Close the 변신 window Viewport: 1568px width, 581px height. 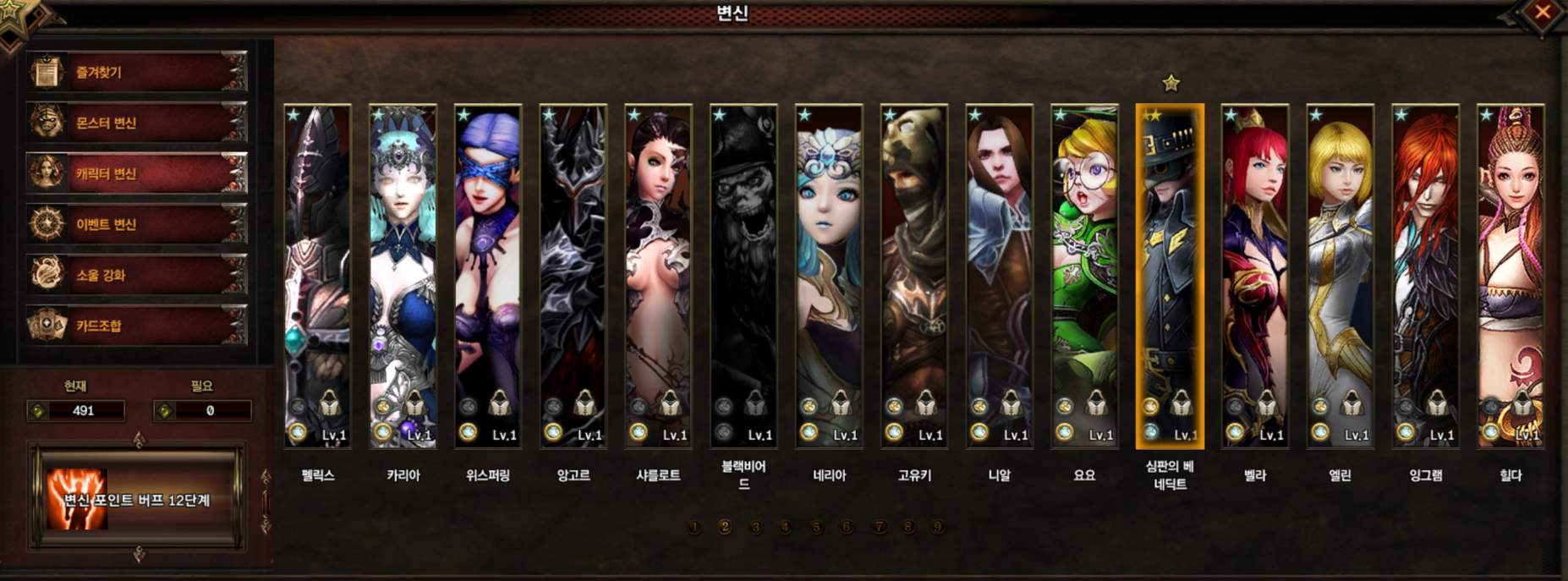[x=1542, y=13]
